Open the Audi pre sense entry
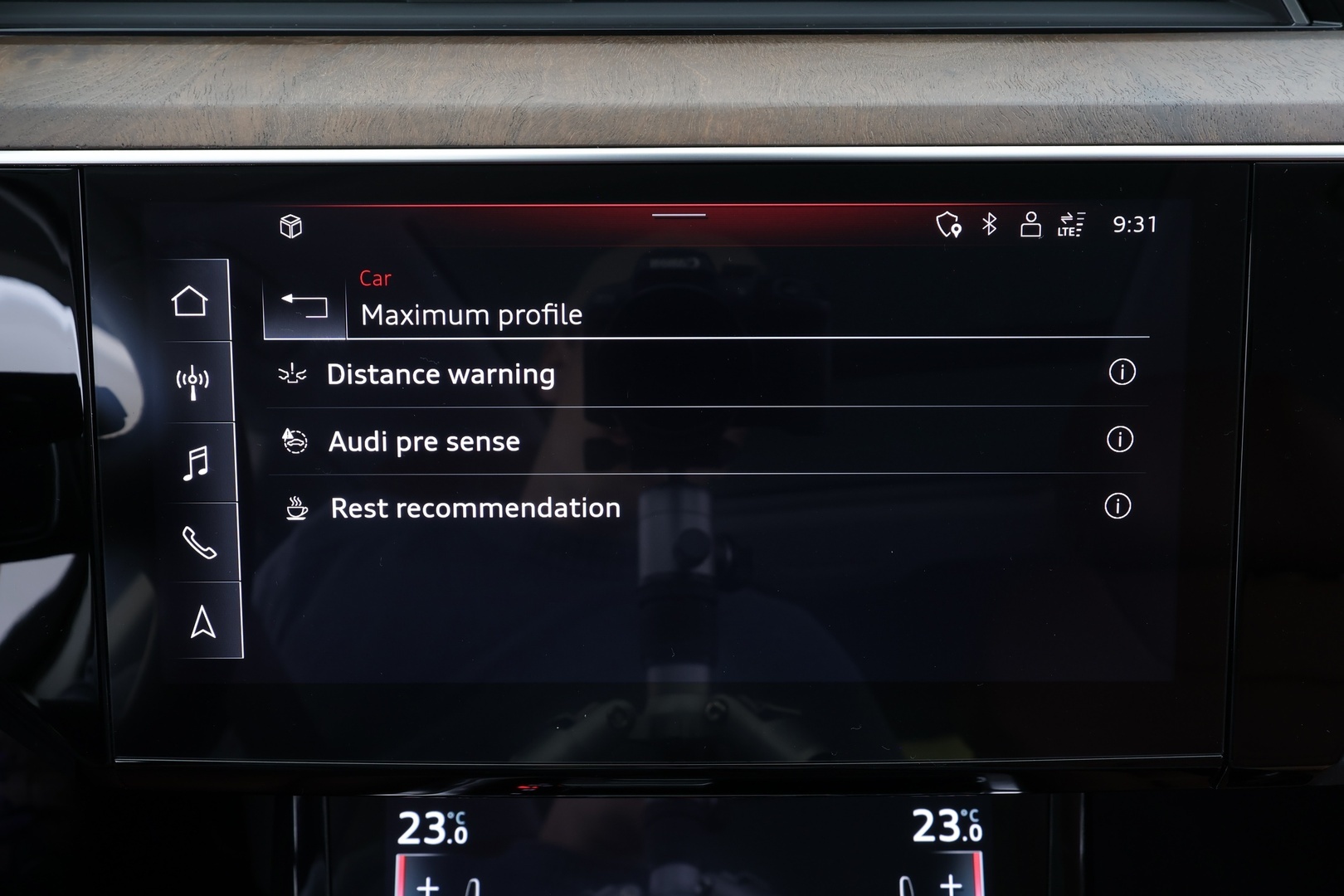The height and width of the screenshot is (896, 1344). tap(425, 441)
